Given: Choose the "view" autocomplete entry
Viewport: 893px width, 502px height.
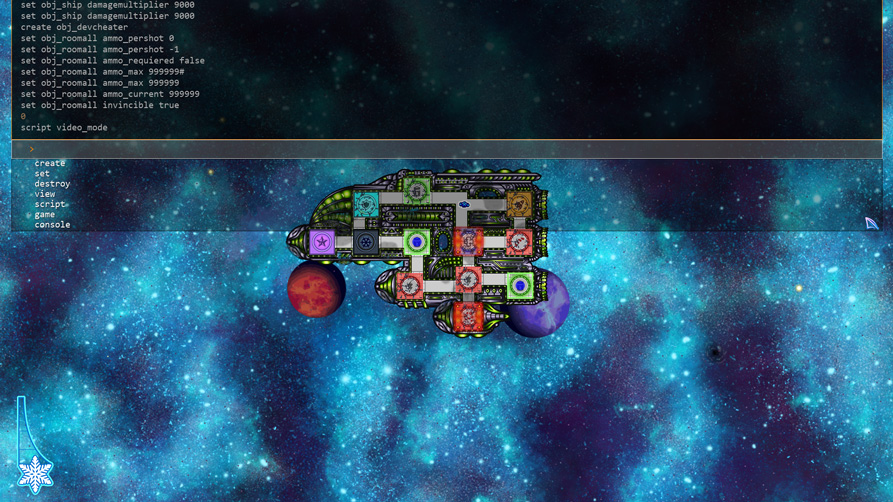Looking at the screenshot, I should coord(45,194).
